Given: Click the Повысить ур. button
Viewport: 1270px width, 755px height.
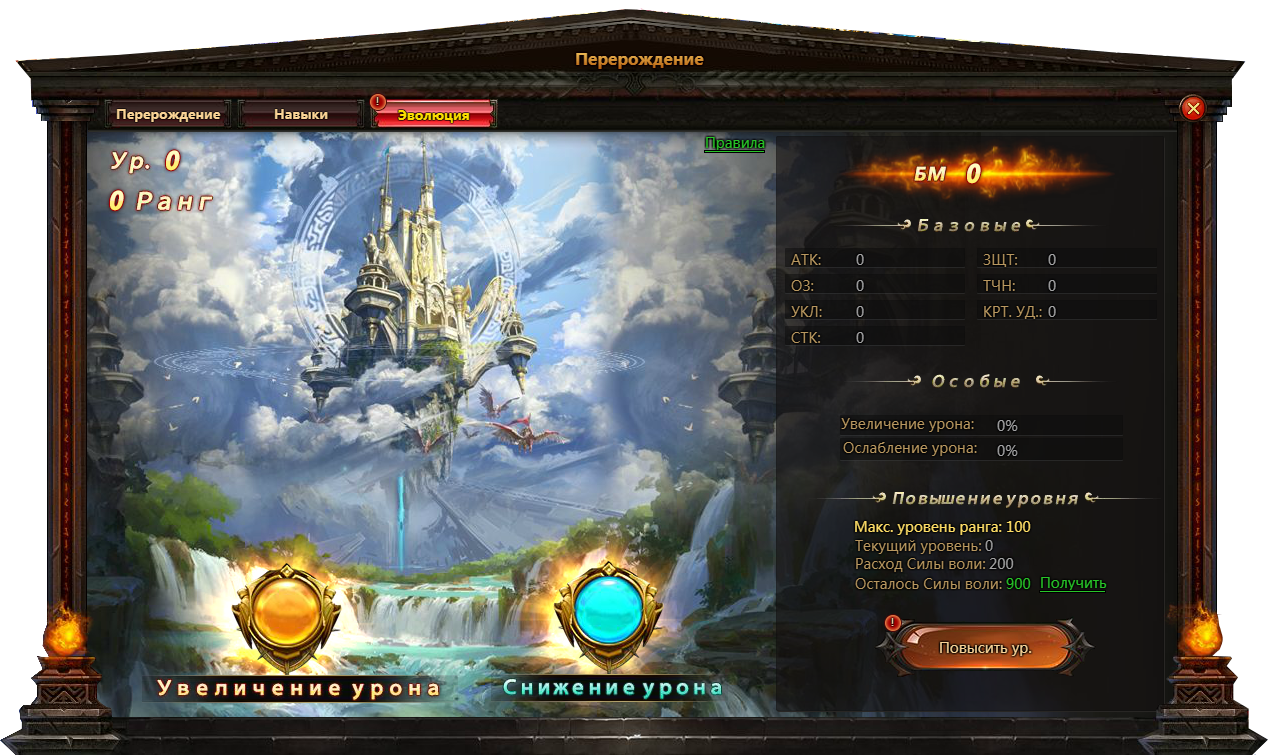Looking at the screenshot, I should click(984, 648).
